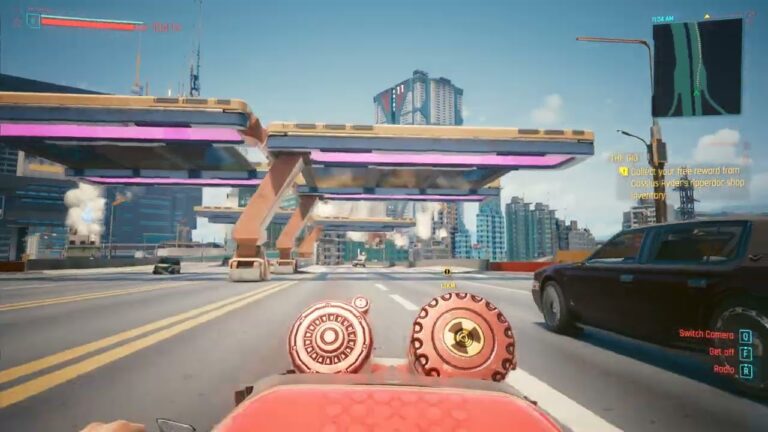
Task: Click the player level badge beside health bar
Action: 33,20
